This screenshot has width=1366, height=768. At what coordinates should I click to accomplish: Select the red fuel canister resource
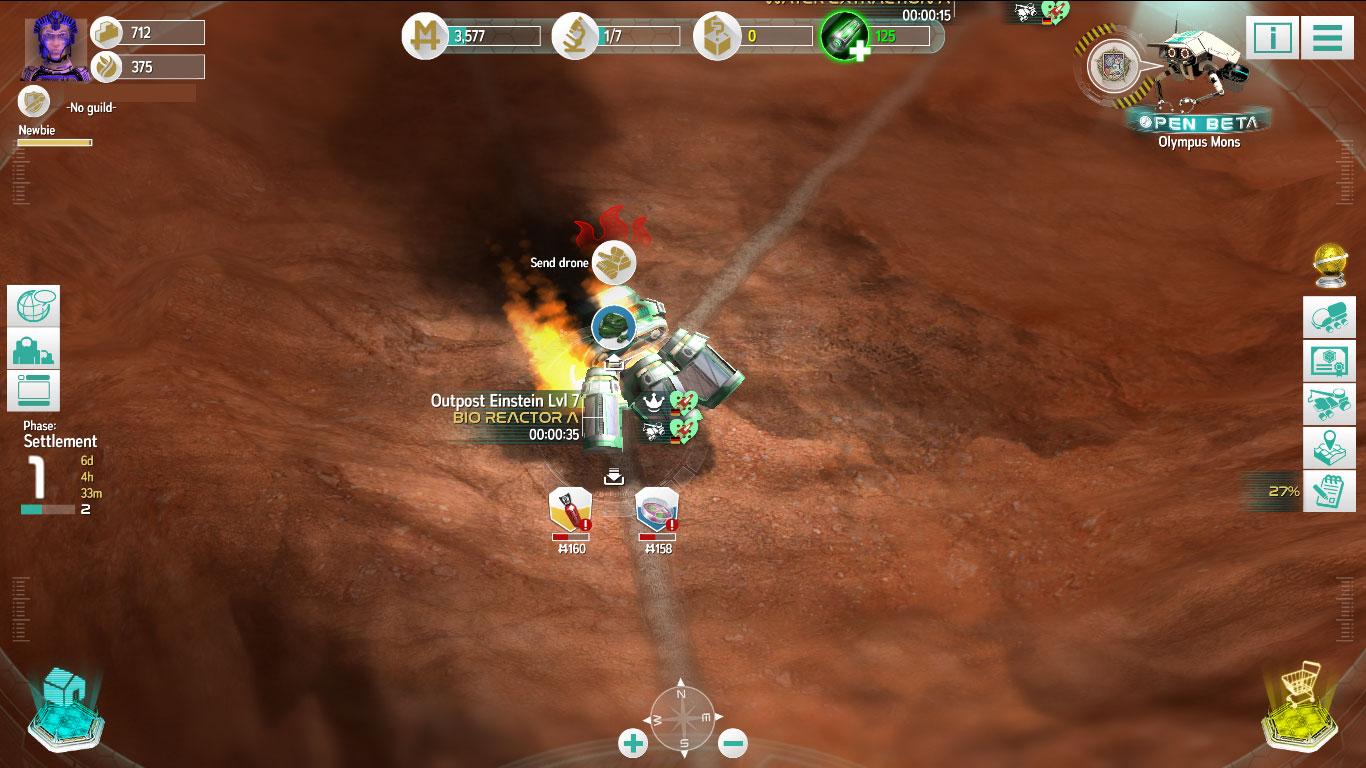click(x=570, y=509)
